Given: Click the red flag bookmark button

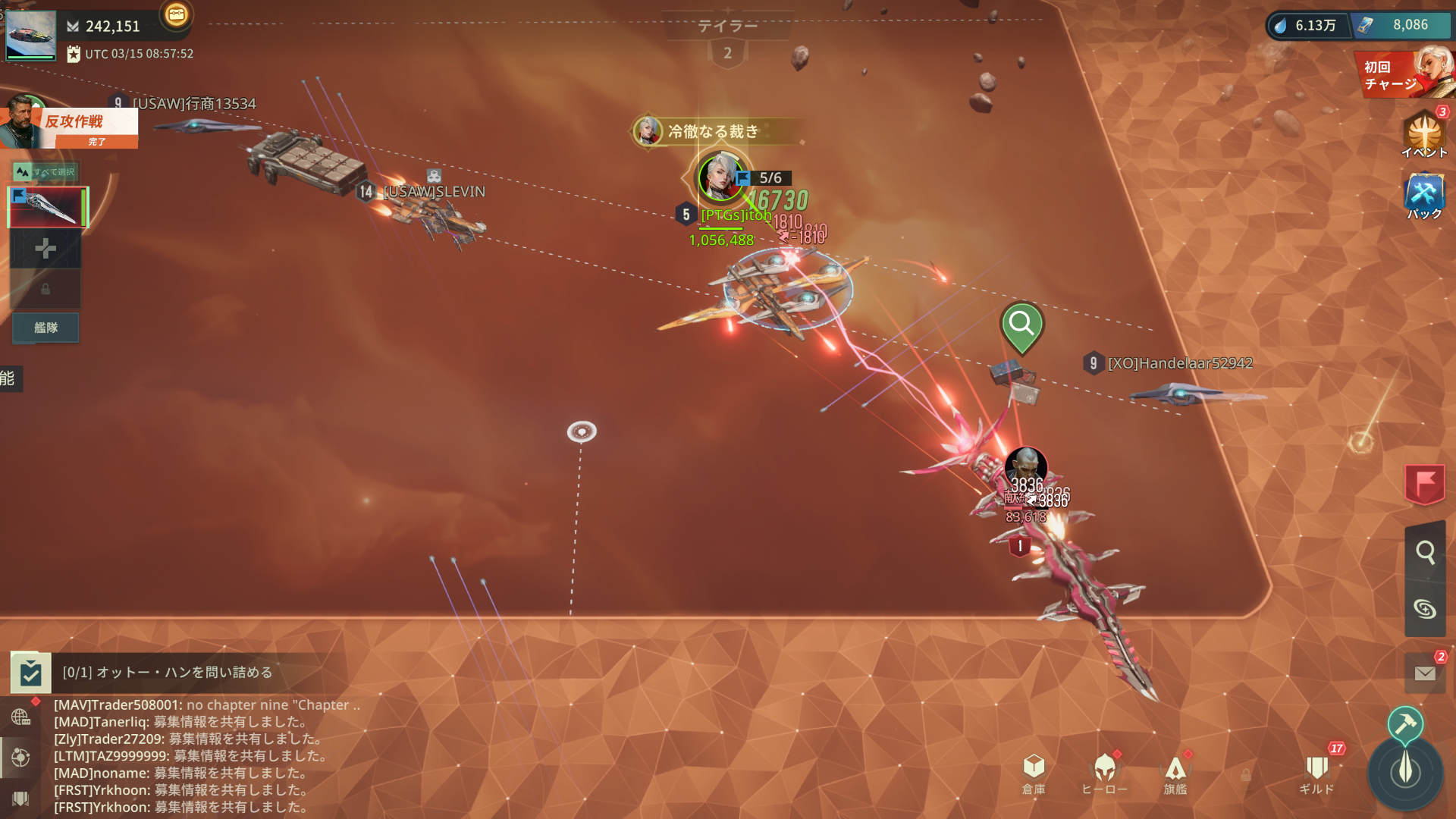Looking at the screenshot, I should [x=1424, y=483].
